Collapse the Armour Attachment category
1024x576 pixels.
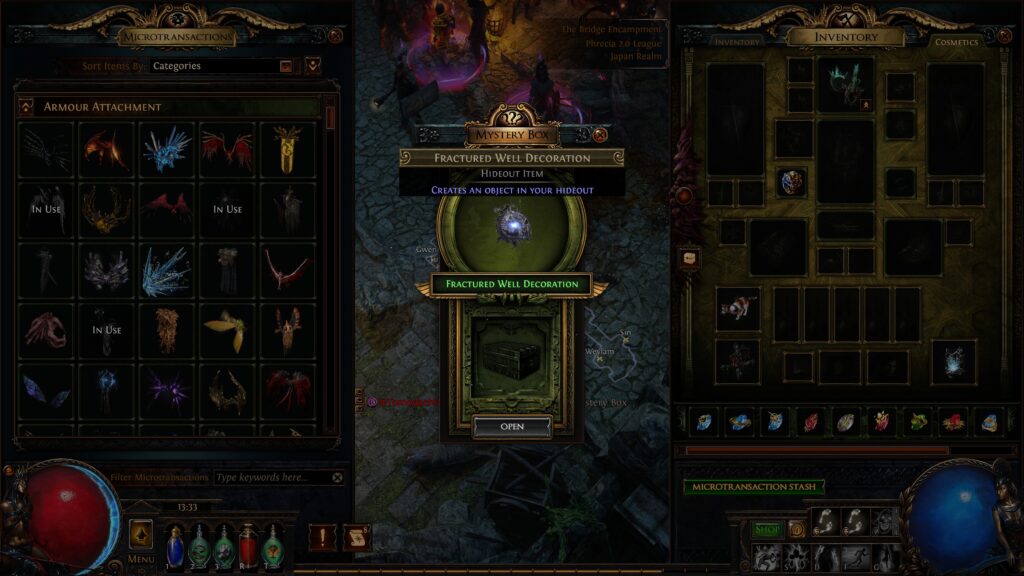point(25,107)
